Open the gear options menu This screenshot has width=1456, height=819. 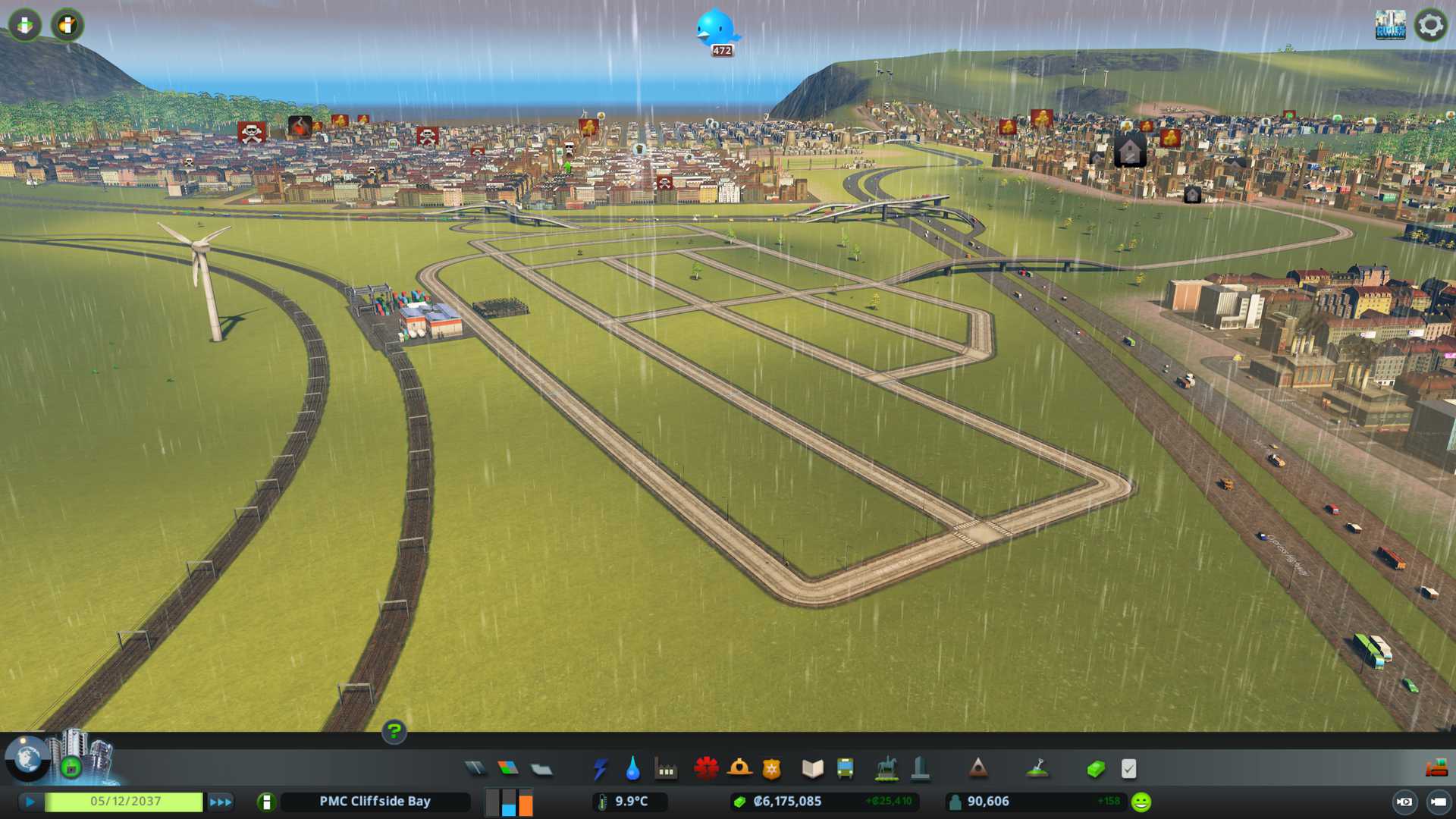(x=1430, y=25)
